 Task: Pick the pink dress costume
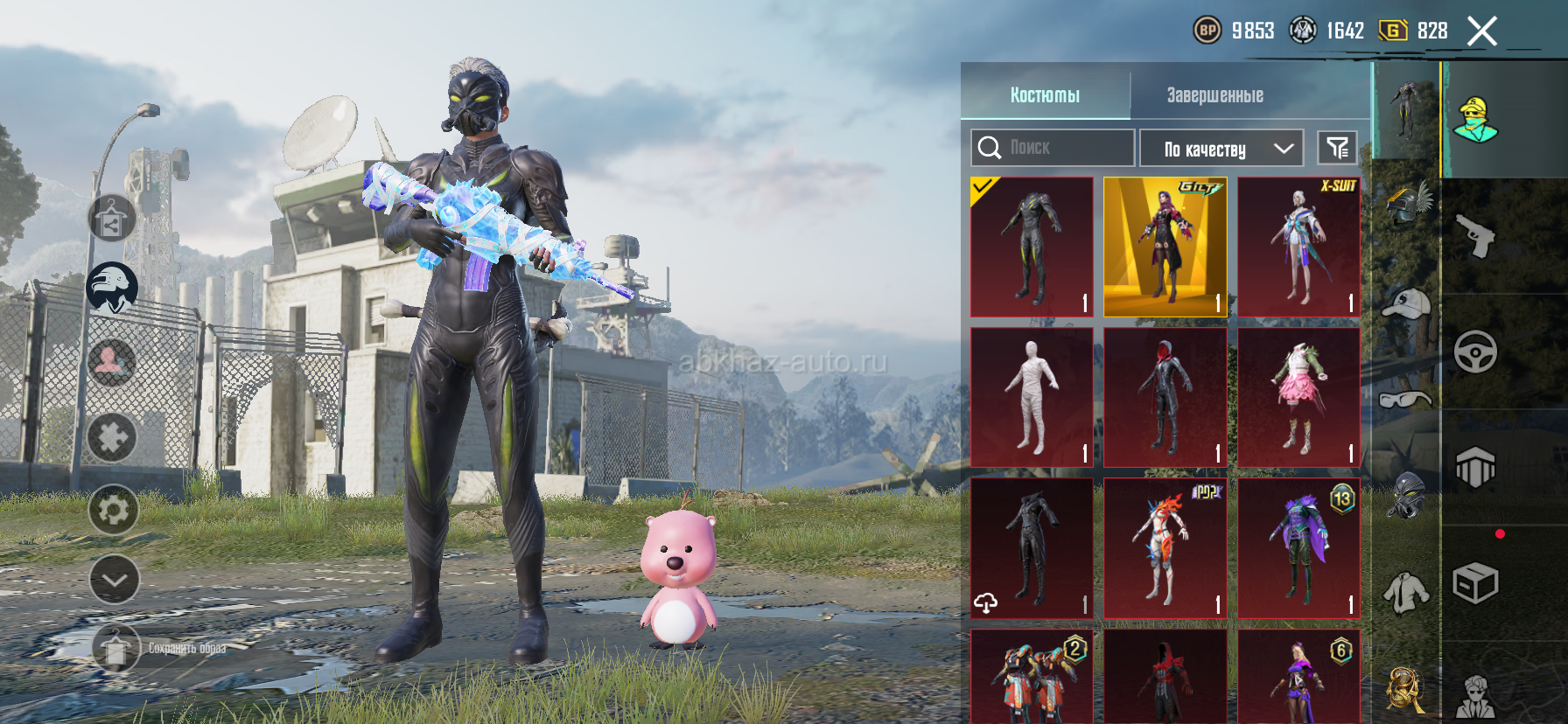click(1298, 398)
